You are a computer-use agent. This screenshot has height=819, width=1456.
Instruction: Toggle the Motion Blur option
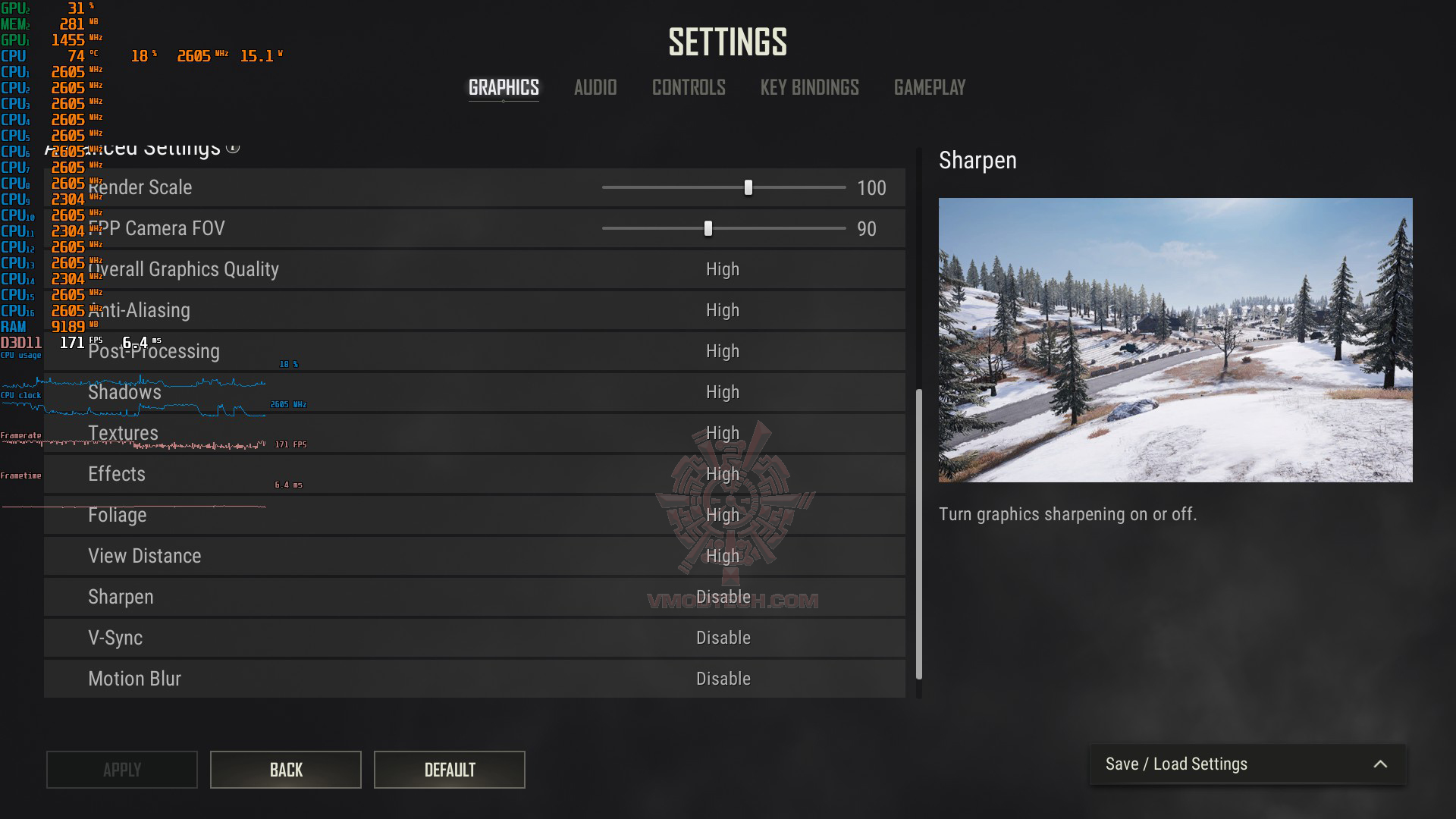[x=723, y=679]
